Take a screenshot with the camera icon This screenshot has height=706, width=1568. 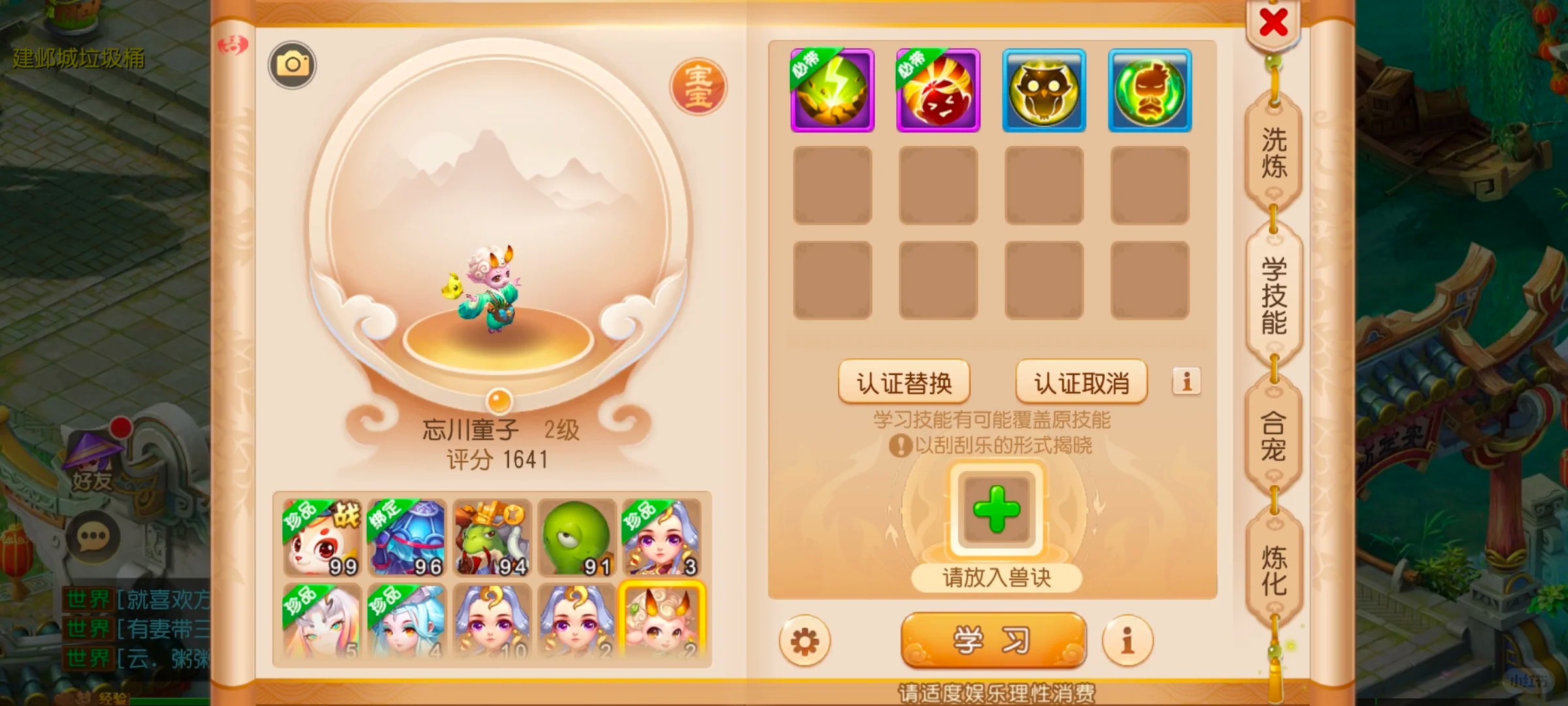[292, 65]
